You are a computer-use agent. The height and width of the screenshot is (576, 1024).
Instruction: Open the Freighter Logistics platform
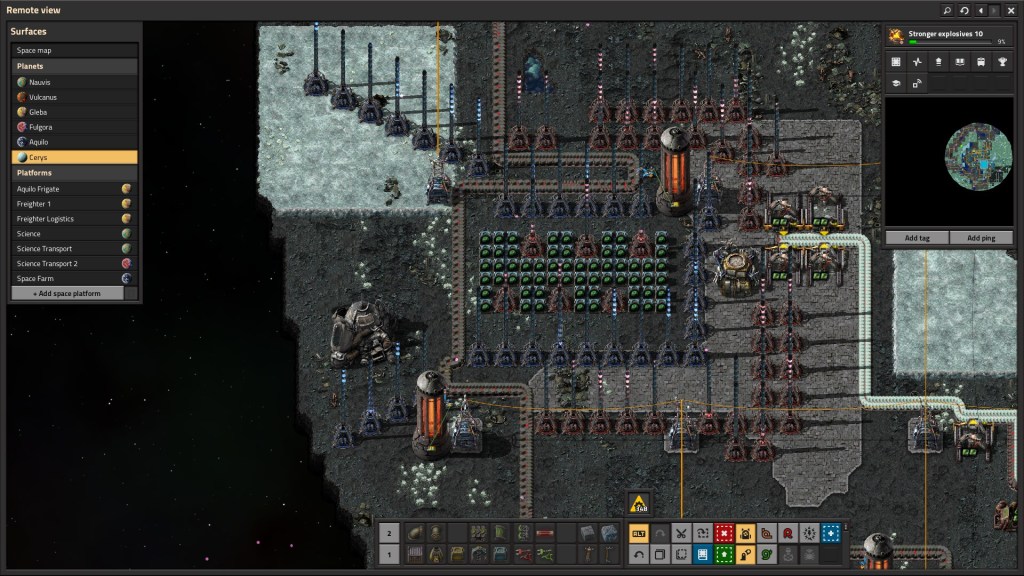74,219
